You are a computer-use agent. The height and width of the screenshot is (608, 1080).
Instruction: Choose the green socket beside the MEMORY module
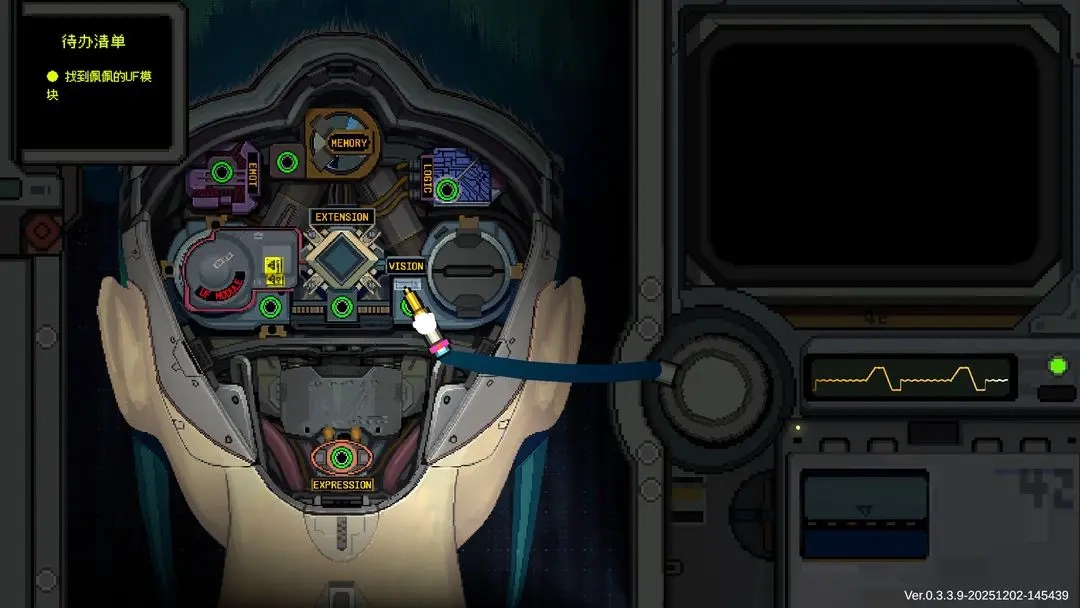[287, 160]
